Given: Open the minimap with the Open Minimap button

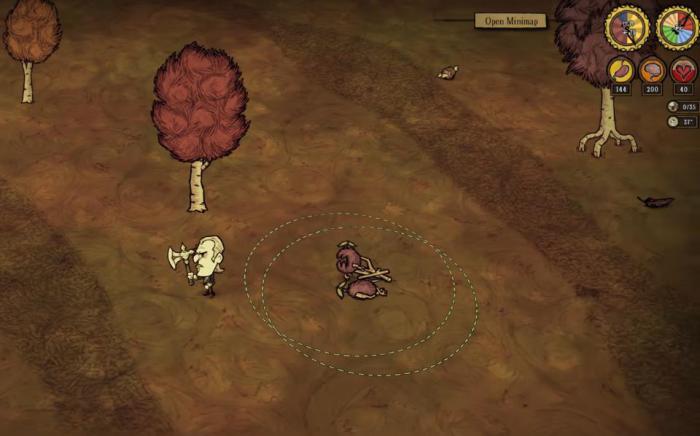Looking at the screenshot, I should (510, 20).
